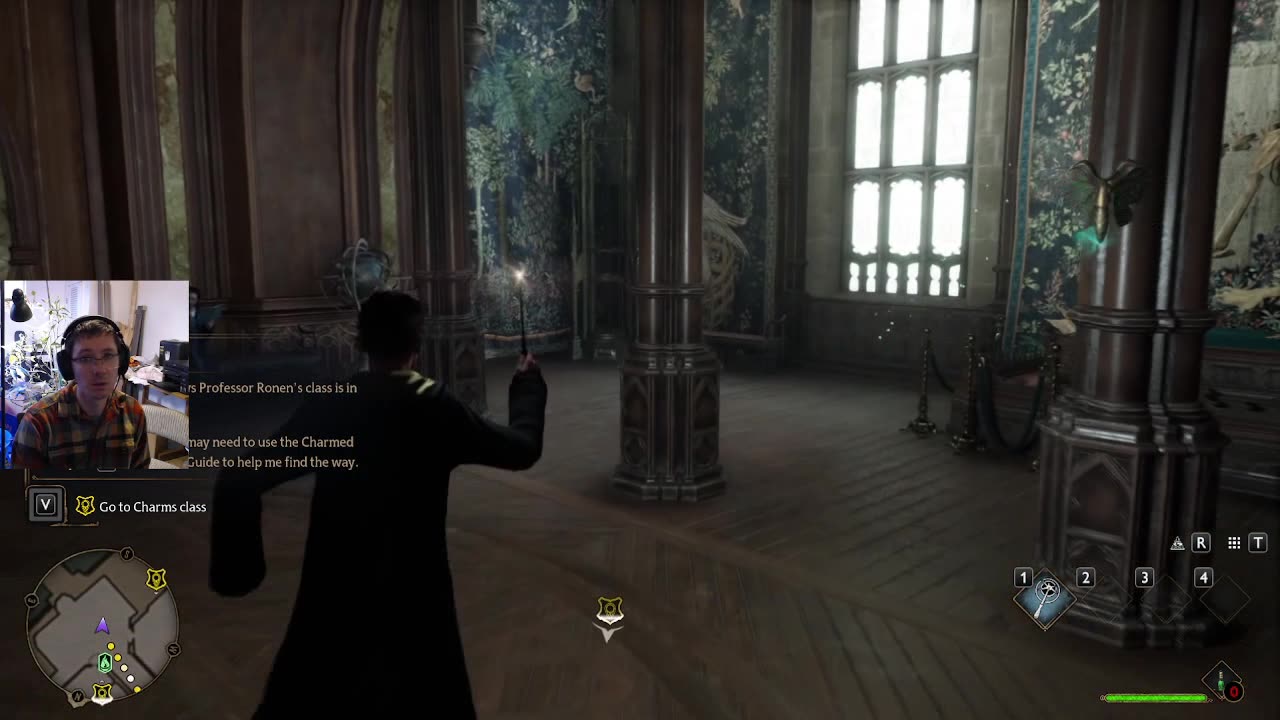The width and height of the screenshot is (1280, 720).
Task: Click the T key indicator icon
Action: 1257,543
